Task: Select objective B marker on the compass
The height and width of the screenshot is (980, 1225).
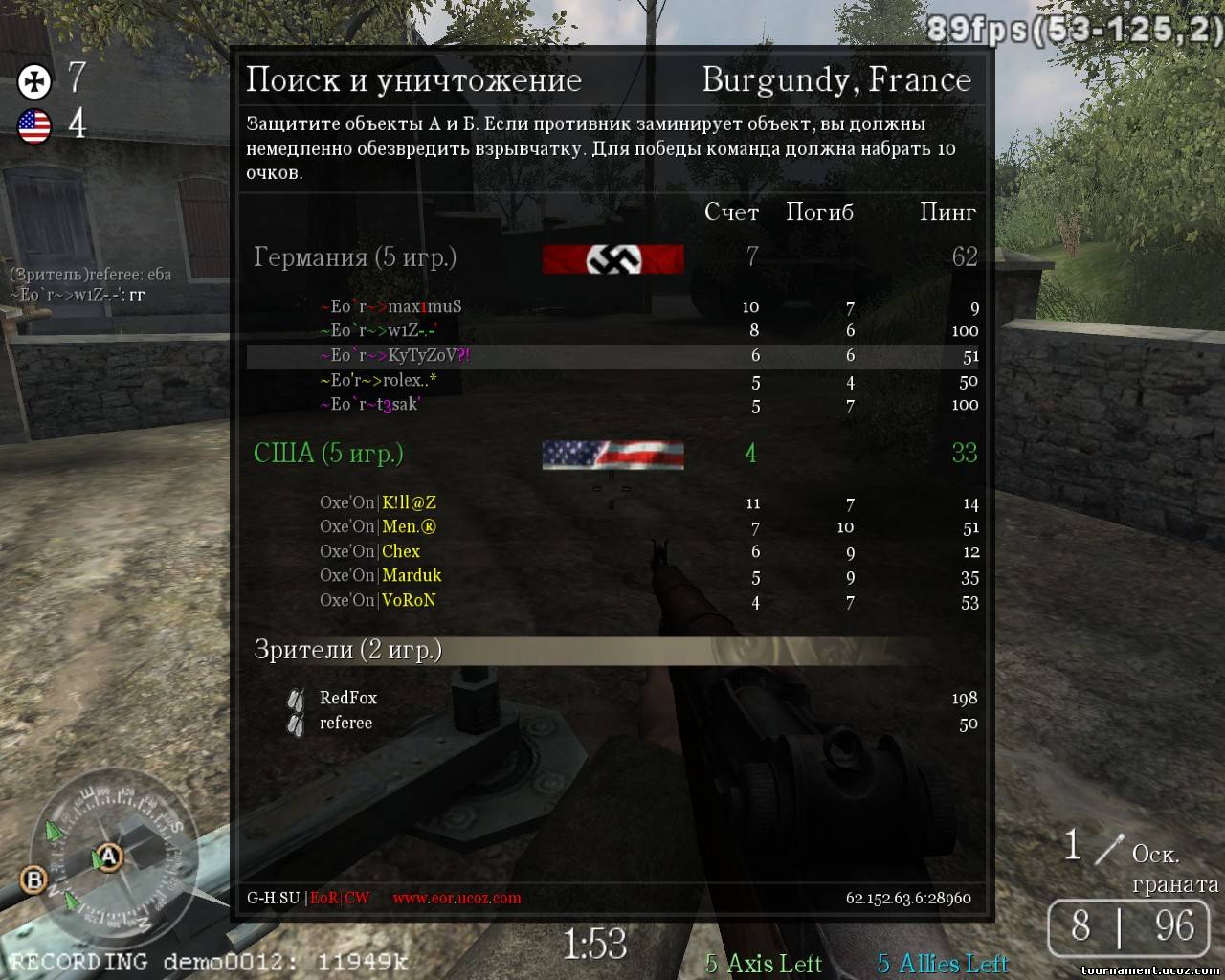Action: tap(34, 880)
